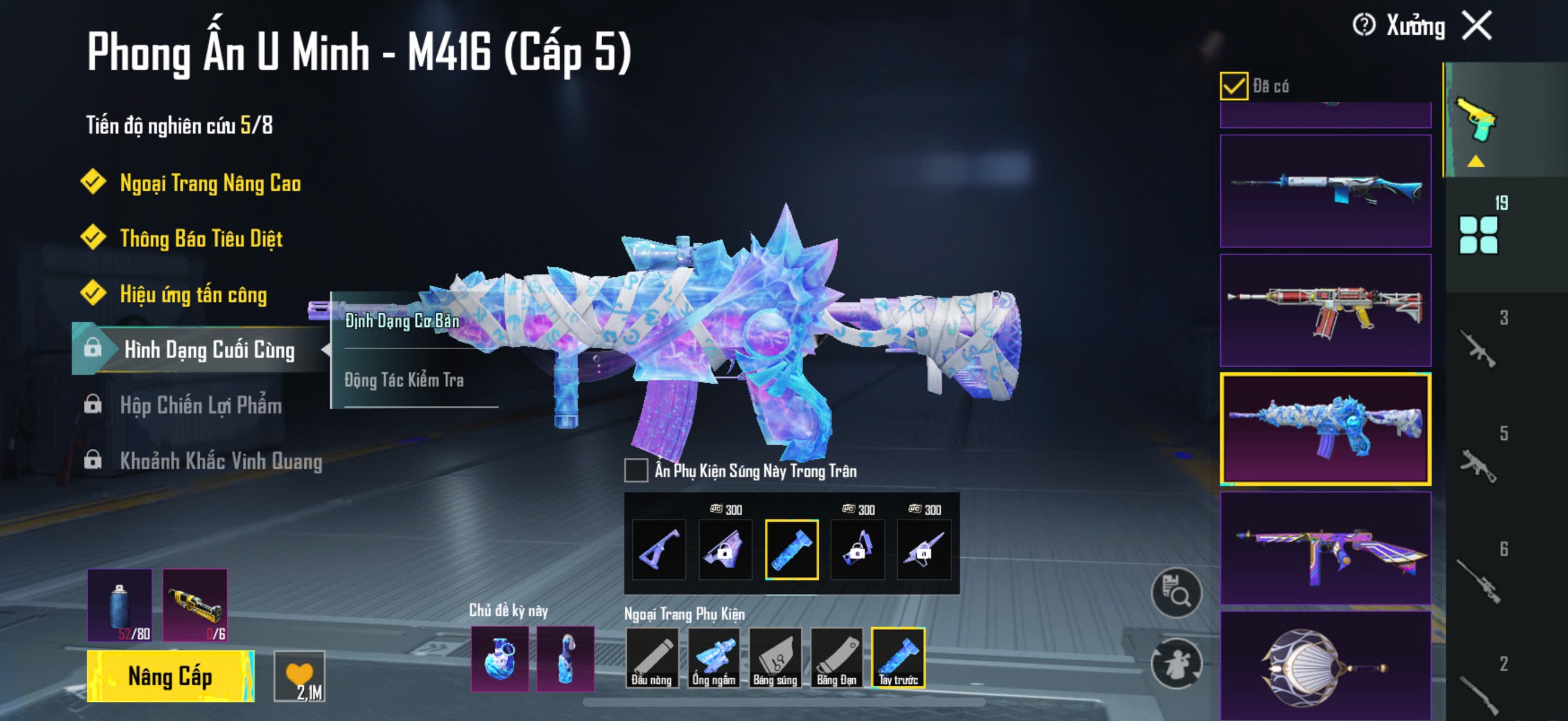Select Thông Báo Tiêu Diệt stage
The image size is (1568, 721).
click(201, 239)
